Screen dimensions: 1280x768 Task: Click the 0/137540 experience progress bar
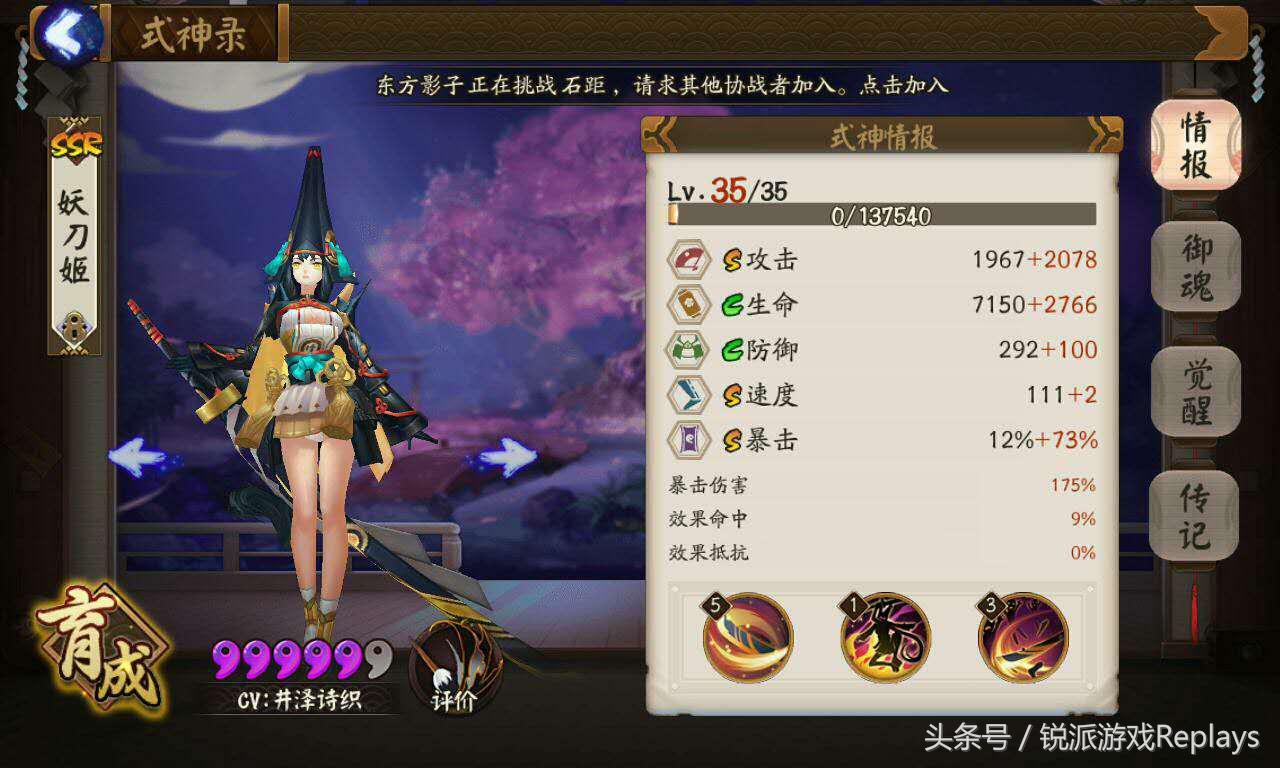point(884,216)
